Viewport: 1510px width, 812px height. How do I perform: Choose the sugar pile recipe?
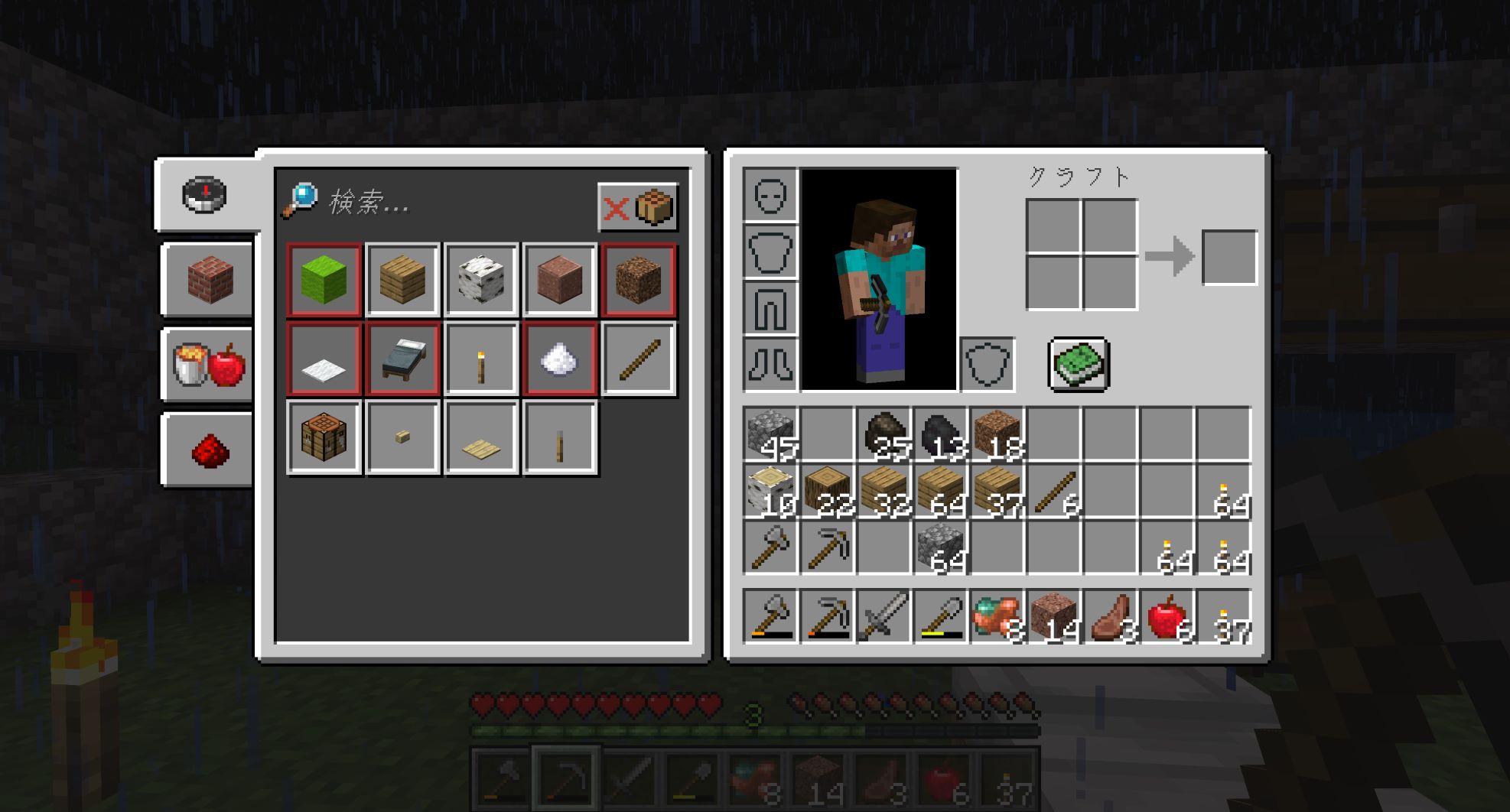559,359
